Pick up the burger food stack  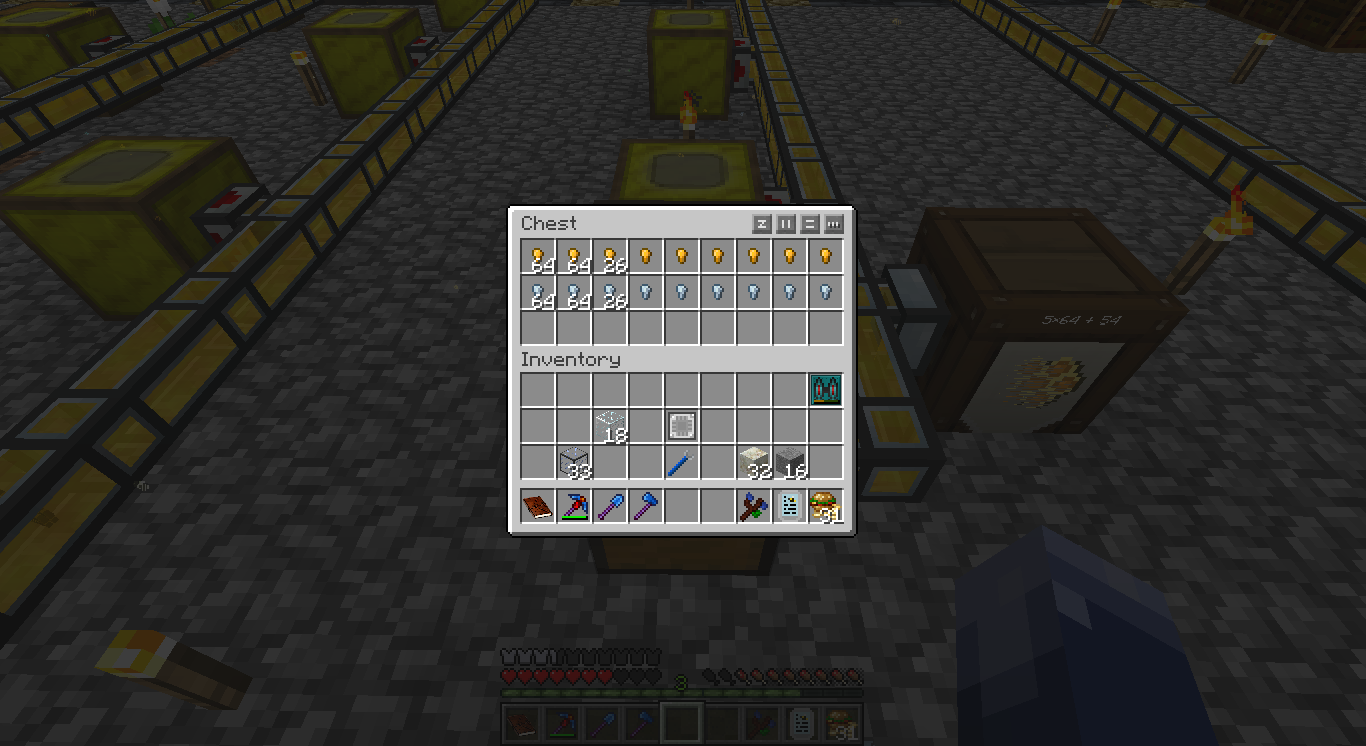[x=826, y=507]
